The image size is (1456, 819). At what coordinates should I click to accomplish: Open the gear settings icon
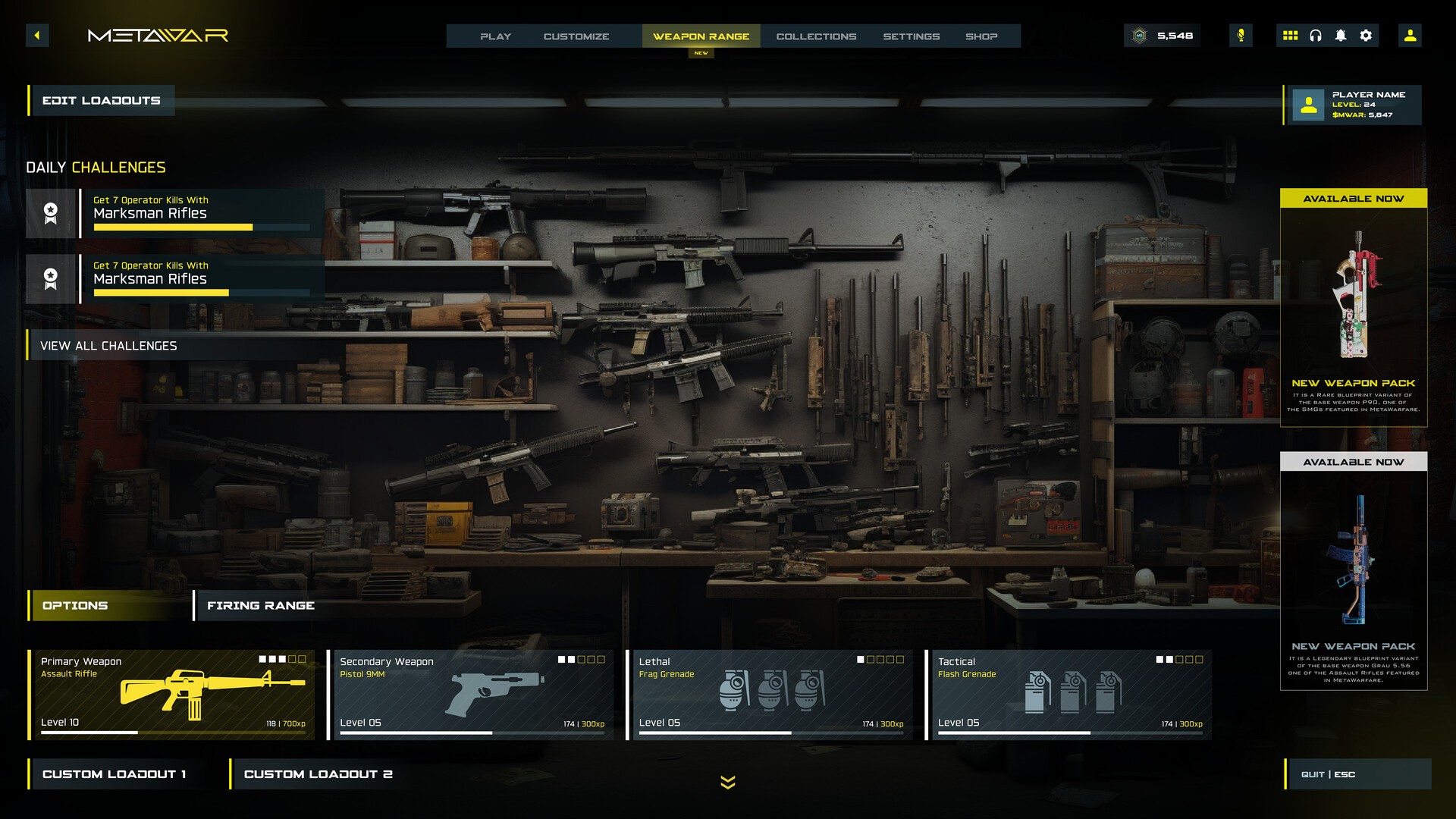pyautogui.click(x=1366, y=36)
